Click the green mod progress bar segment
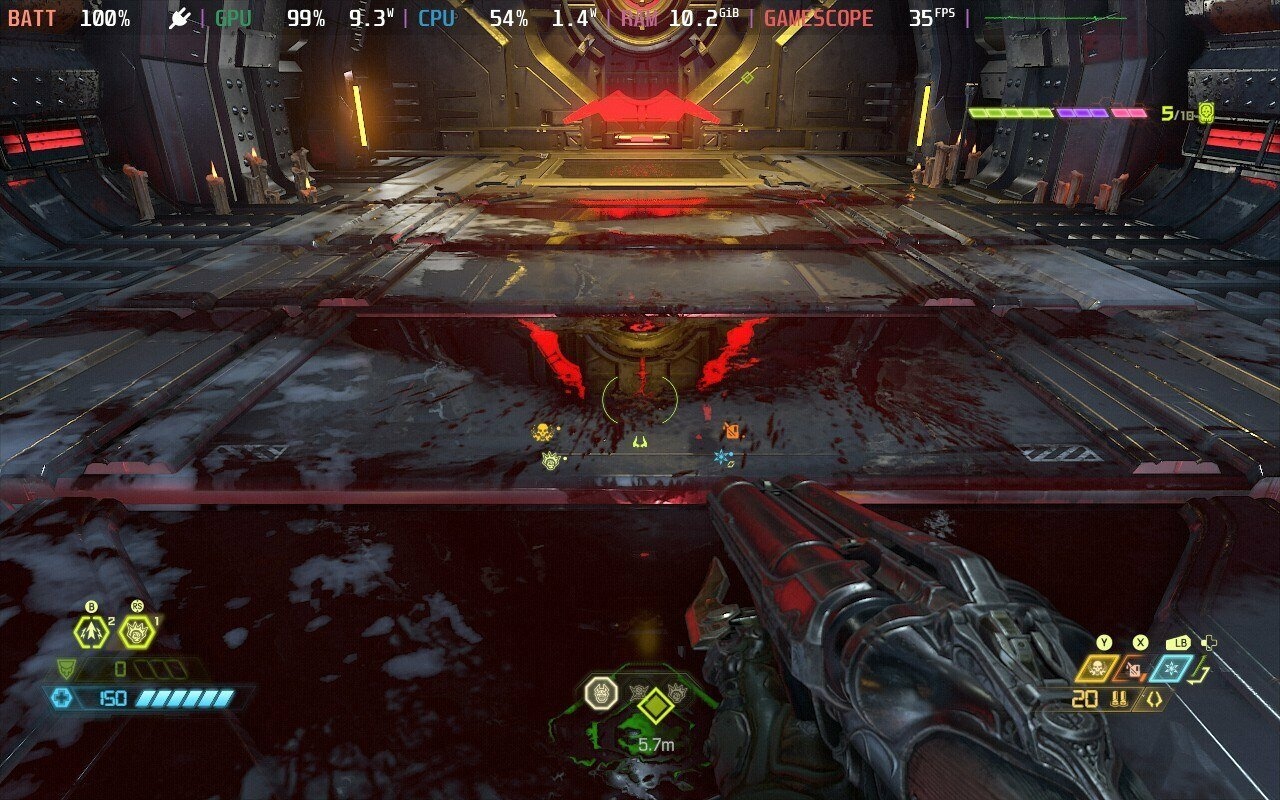Image resolution: width=1280 pixels, height=800 pixels. (1011, 113)
